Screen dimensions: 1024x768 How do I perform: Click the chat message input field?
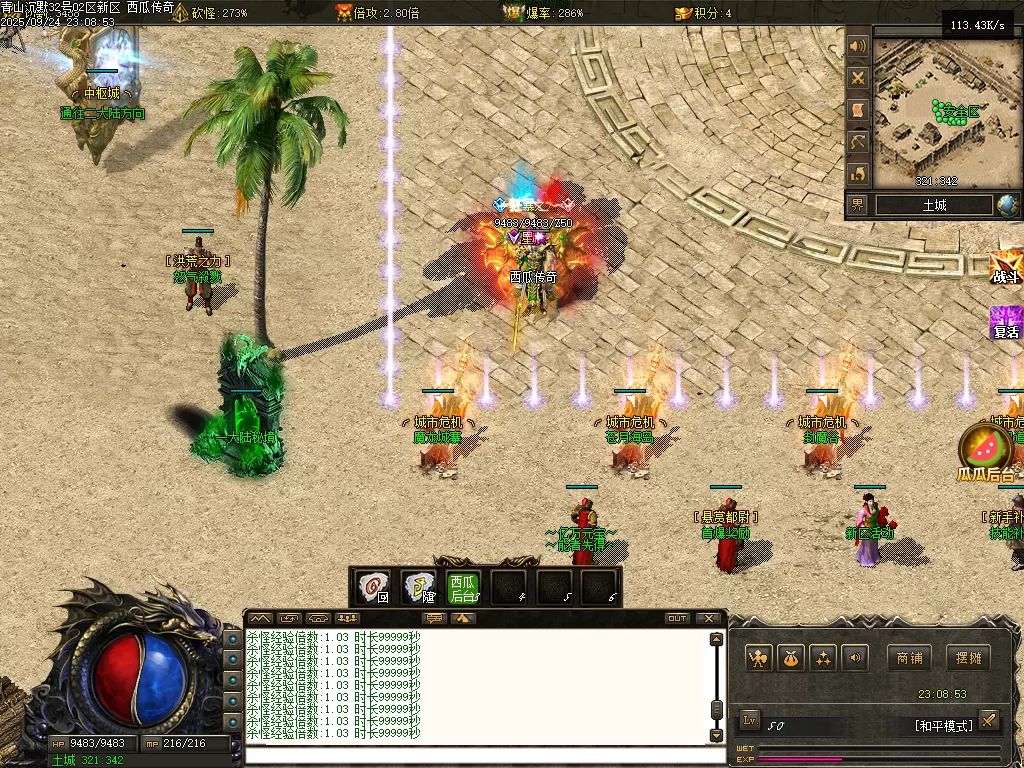480,755
